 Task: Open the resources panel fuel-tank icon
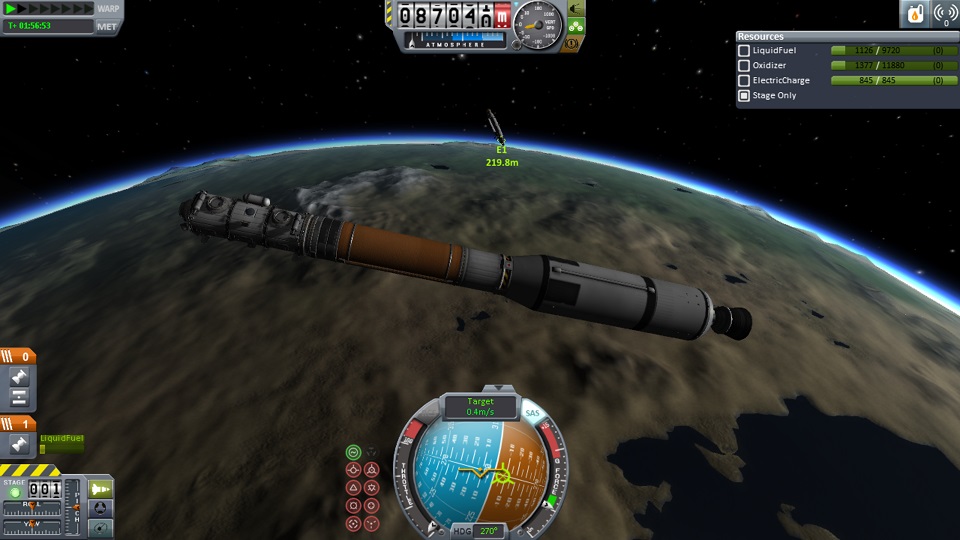(x=915, y=14)
